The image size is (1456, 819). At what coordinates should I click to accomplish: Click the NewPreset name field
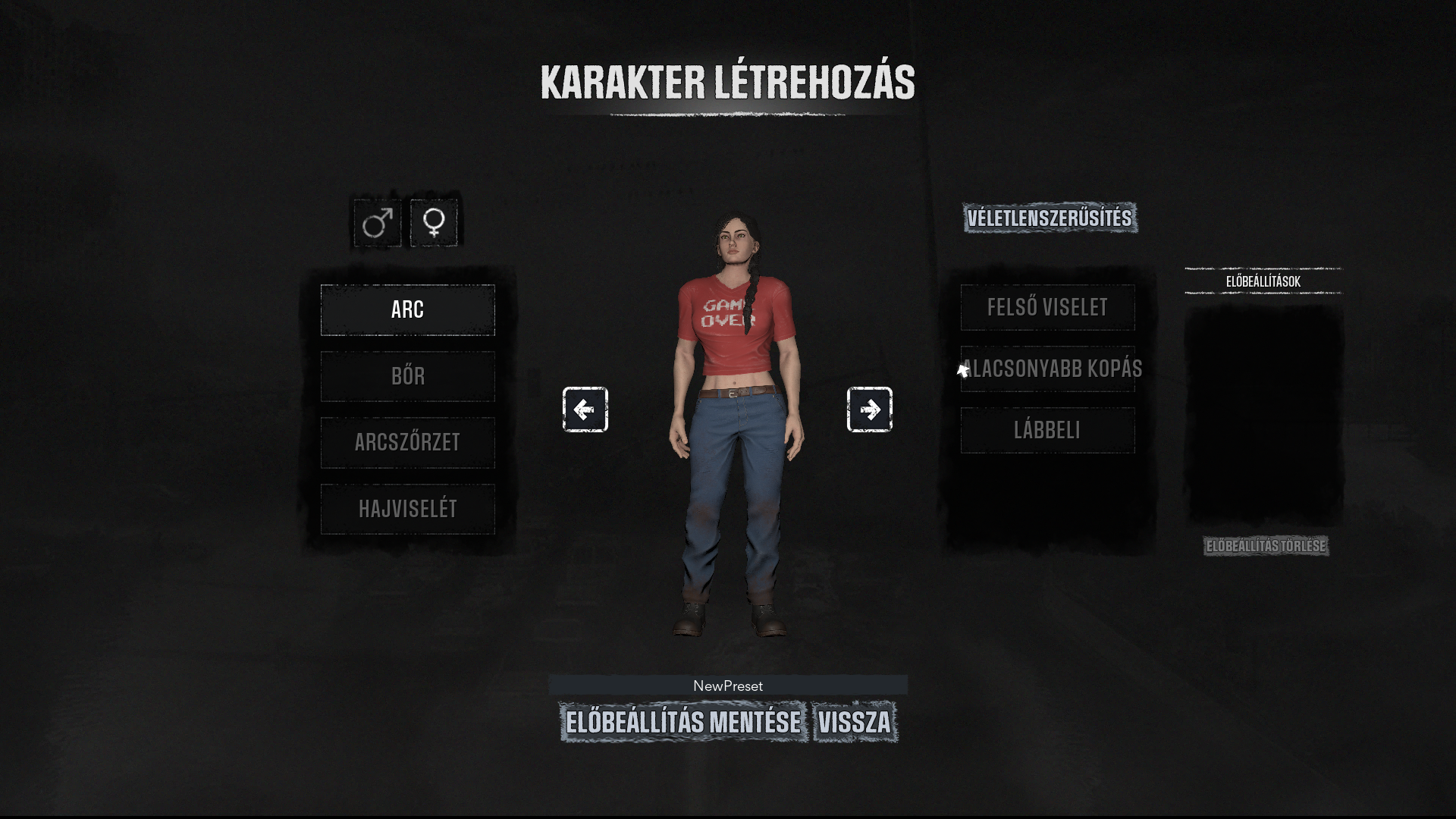(x=727, y=686)
